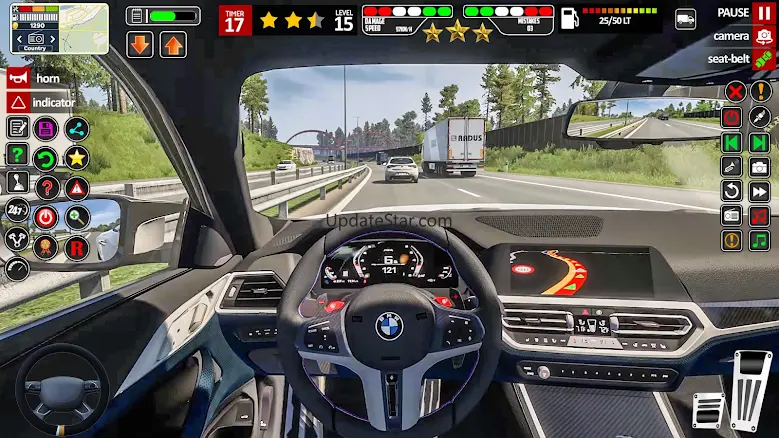Click the down arrow gear button
This screenshot has width=779, height=438.
pos(139,44)
